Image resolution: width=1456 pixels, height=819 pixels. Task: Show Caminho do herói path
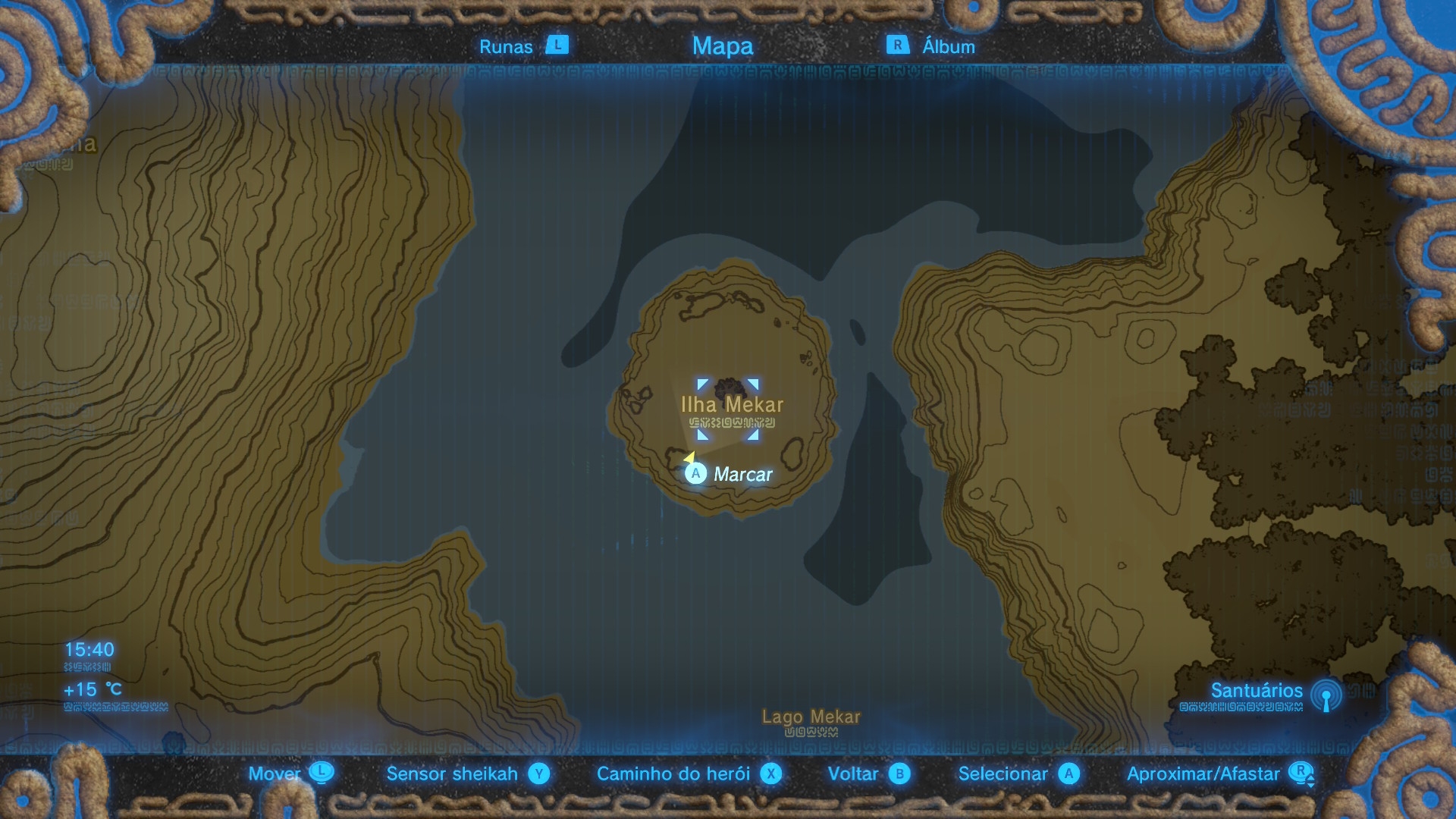click(673, 773)
